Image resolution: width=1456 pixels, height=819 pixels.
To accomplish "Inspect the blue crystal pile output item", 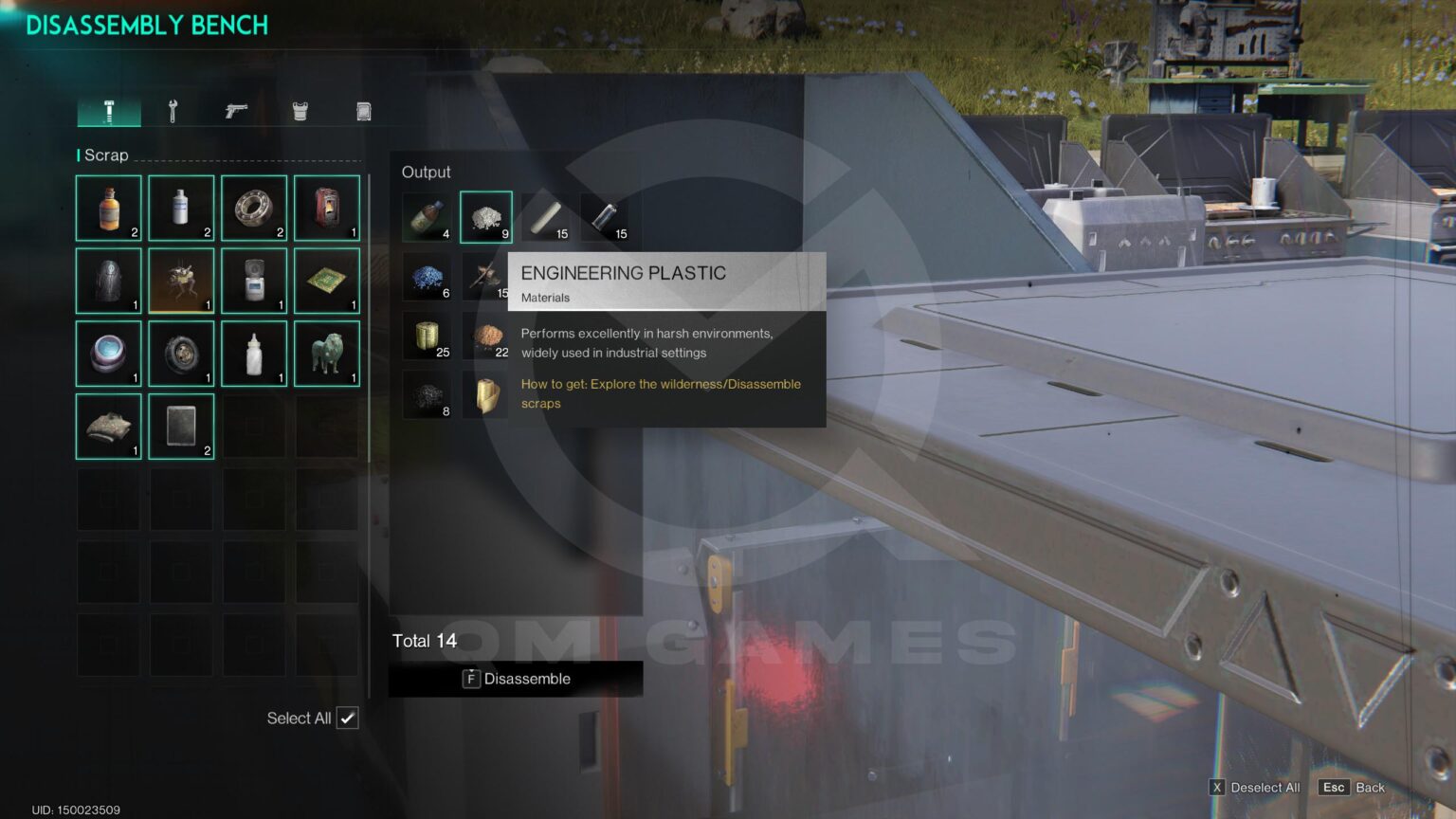I will [x=428, y=277].
